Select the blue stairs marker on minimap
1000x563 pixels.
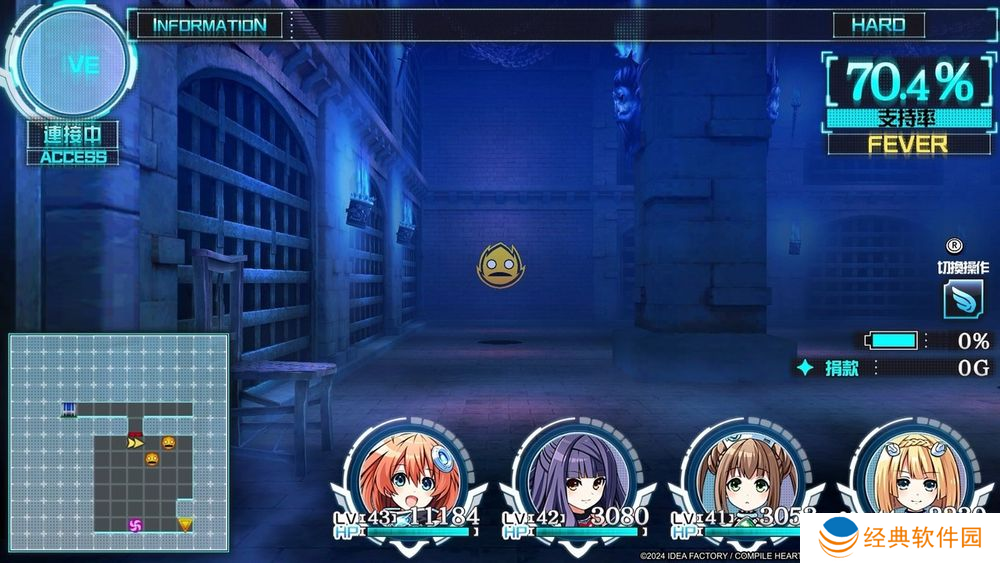pos(68,408)
